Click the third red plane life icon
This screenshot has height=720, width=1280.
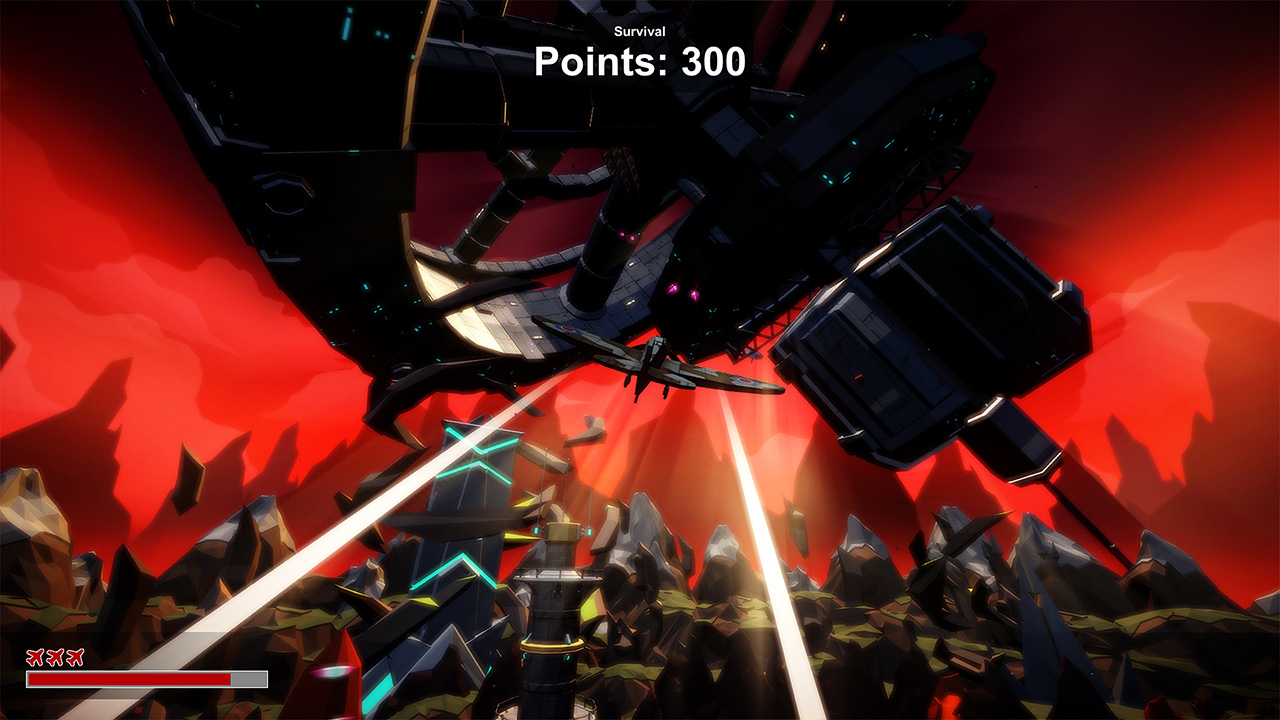click(76, 658)
